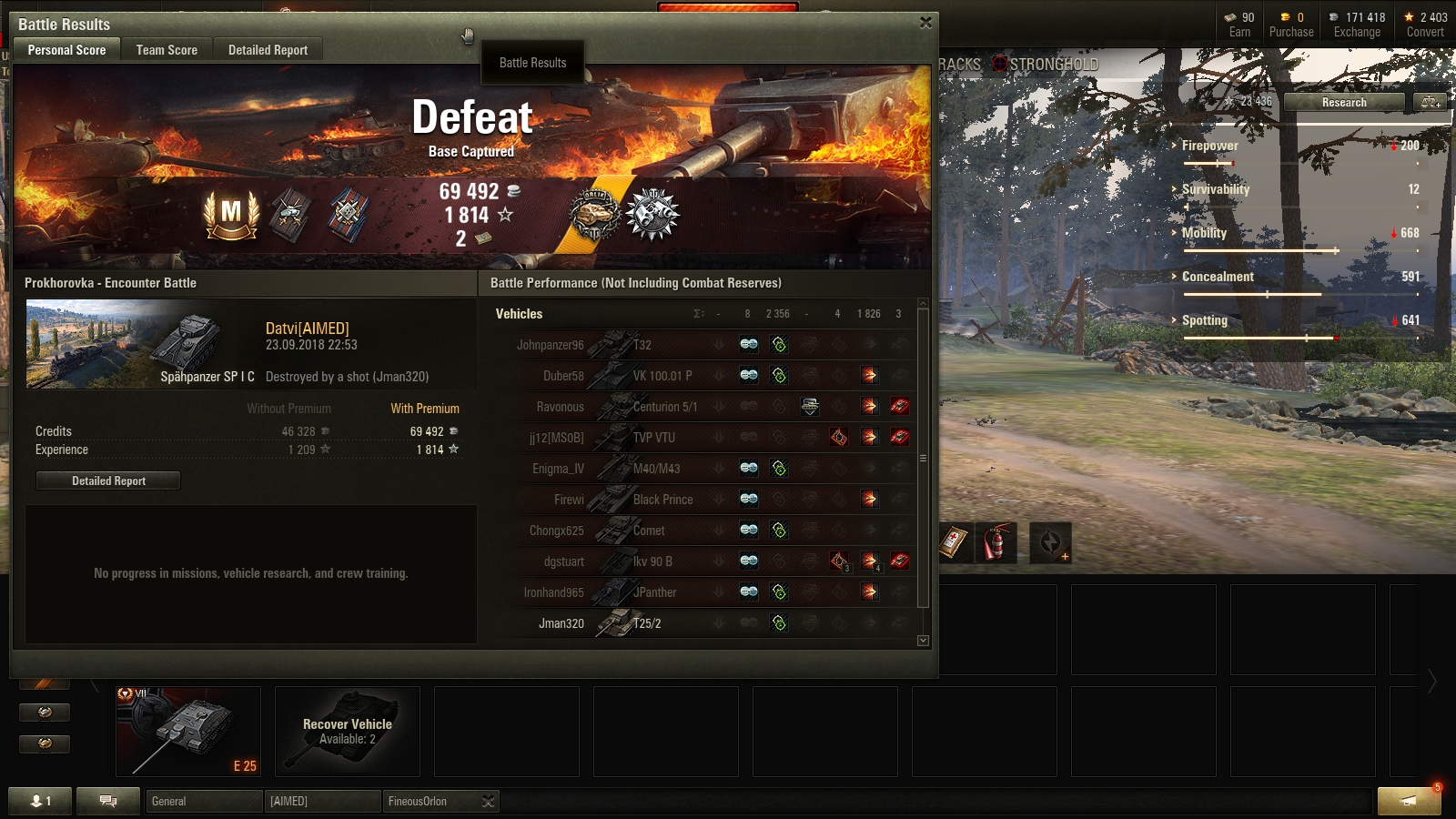Select the Johnpanzer96 T32 row
The width and height of the screenshot is (1456, 819).
pos(710,345)
